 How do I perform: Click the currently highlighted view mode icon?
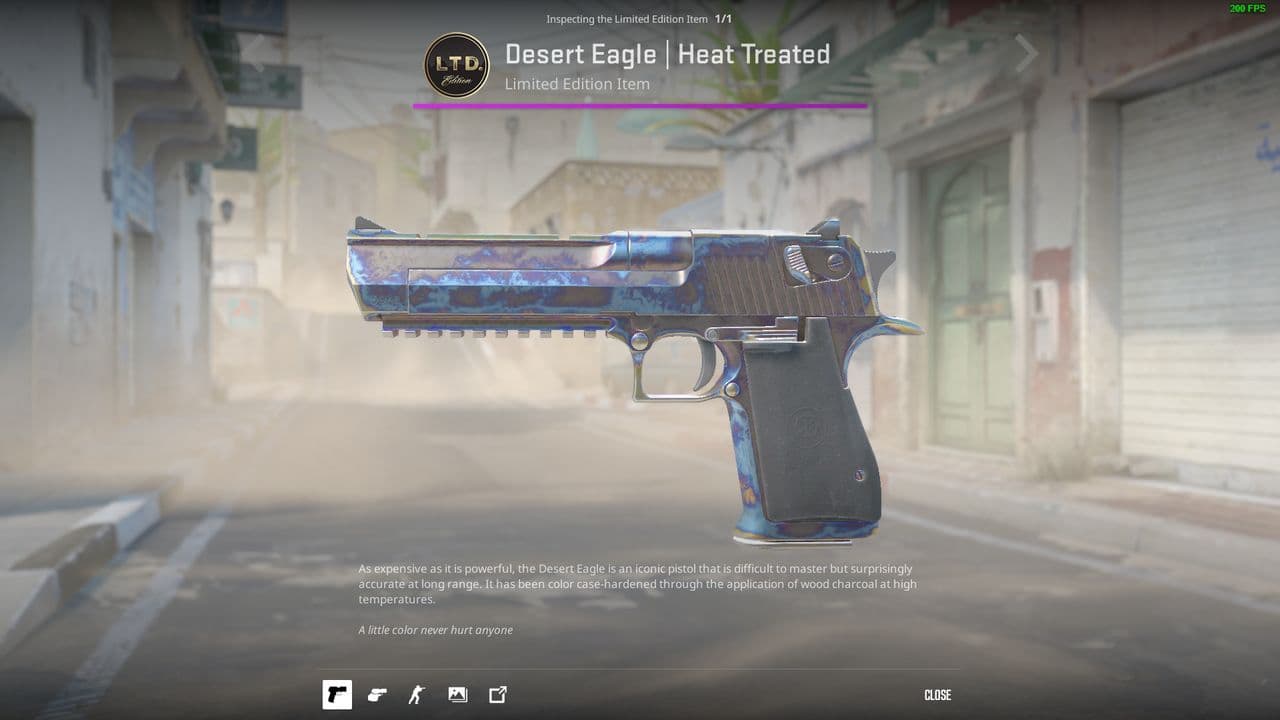[336, 695]
